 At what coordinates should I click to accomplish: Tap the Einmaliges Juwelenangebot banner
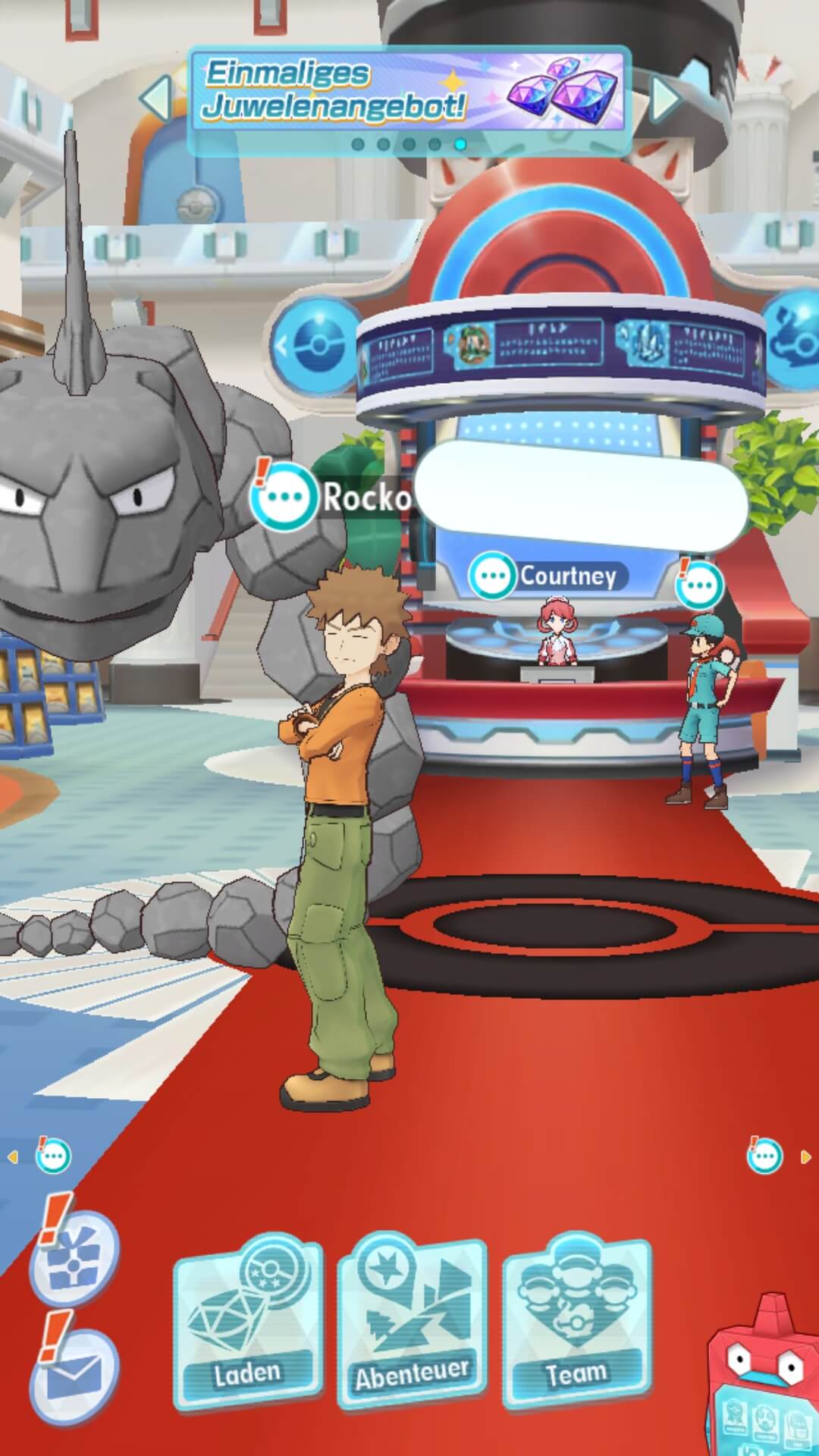pyautogui.click(x=409, y=97)
